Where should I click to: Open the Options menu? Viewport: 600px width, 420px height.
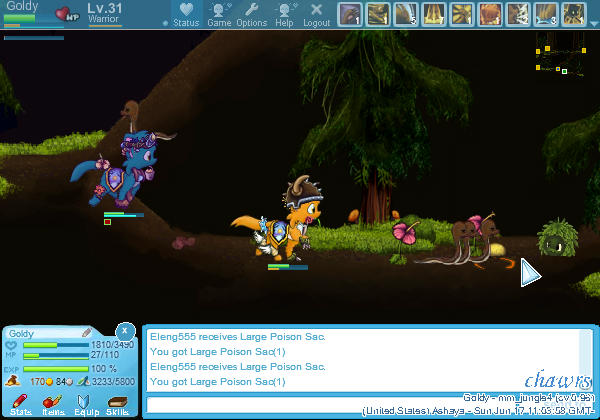point(251,14)
